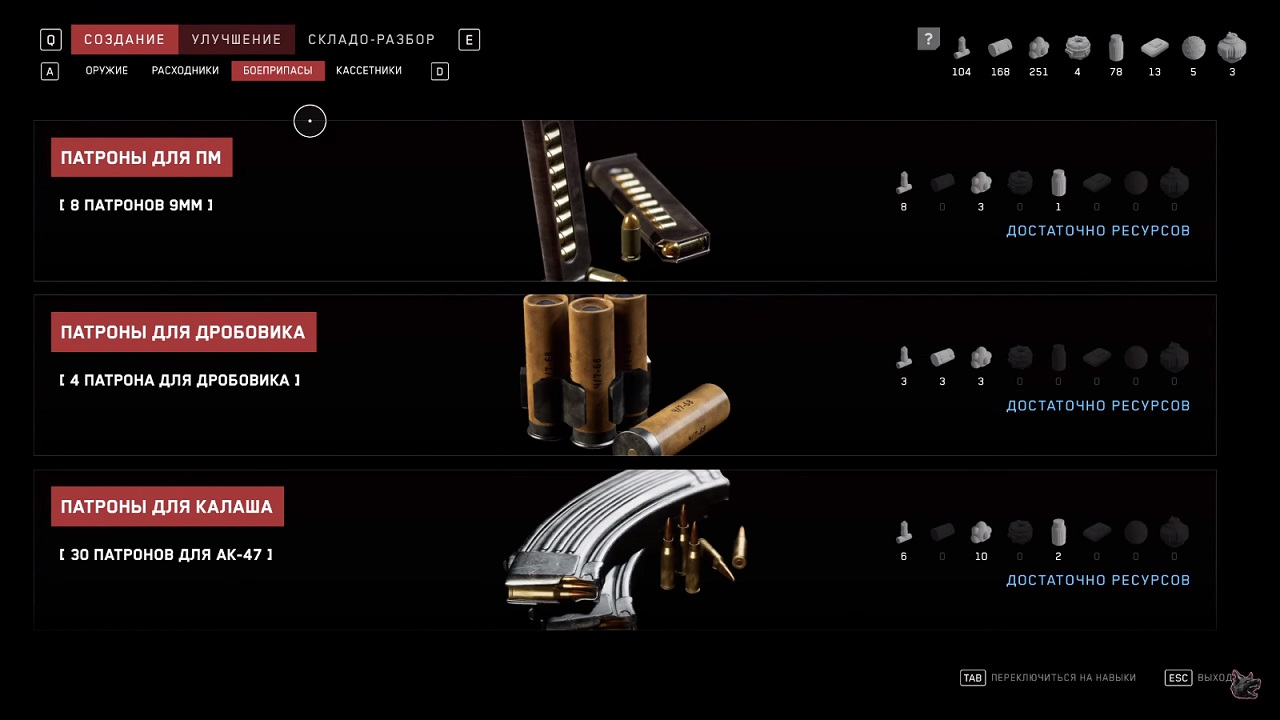Inspect the mechanical part resource with count 4

tap(1077, 47)
